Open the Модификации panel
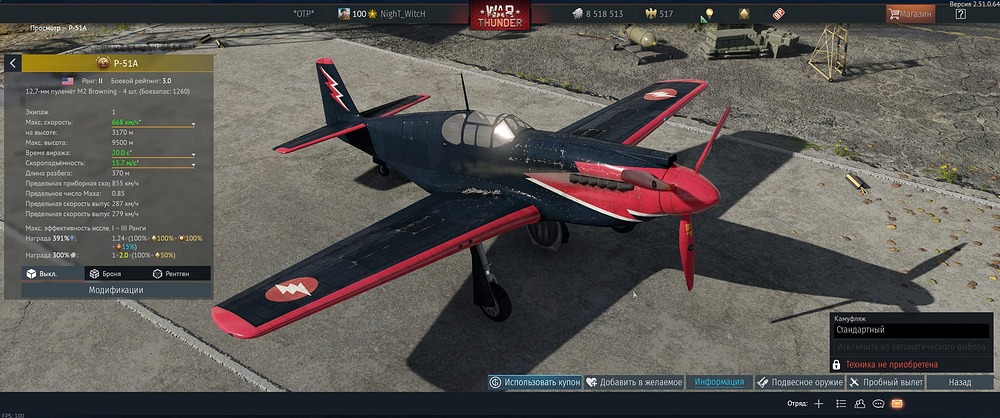This screenshot has height=418, width=1000. tap(115, 290)
